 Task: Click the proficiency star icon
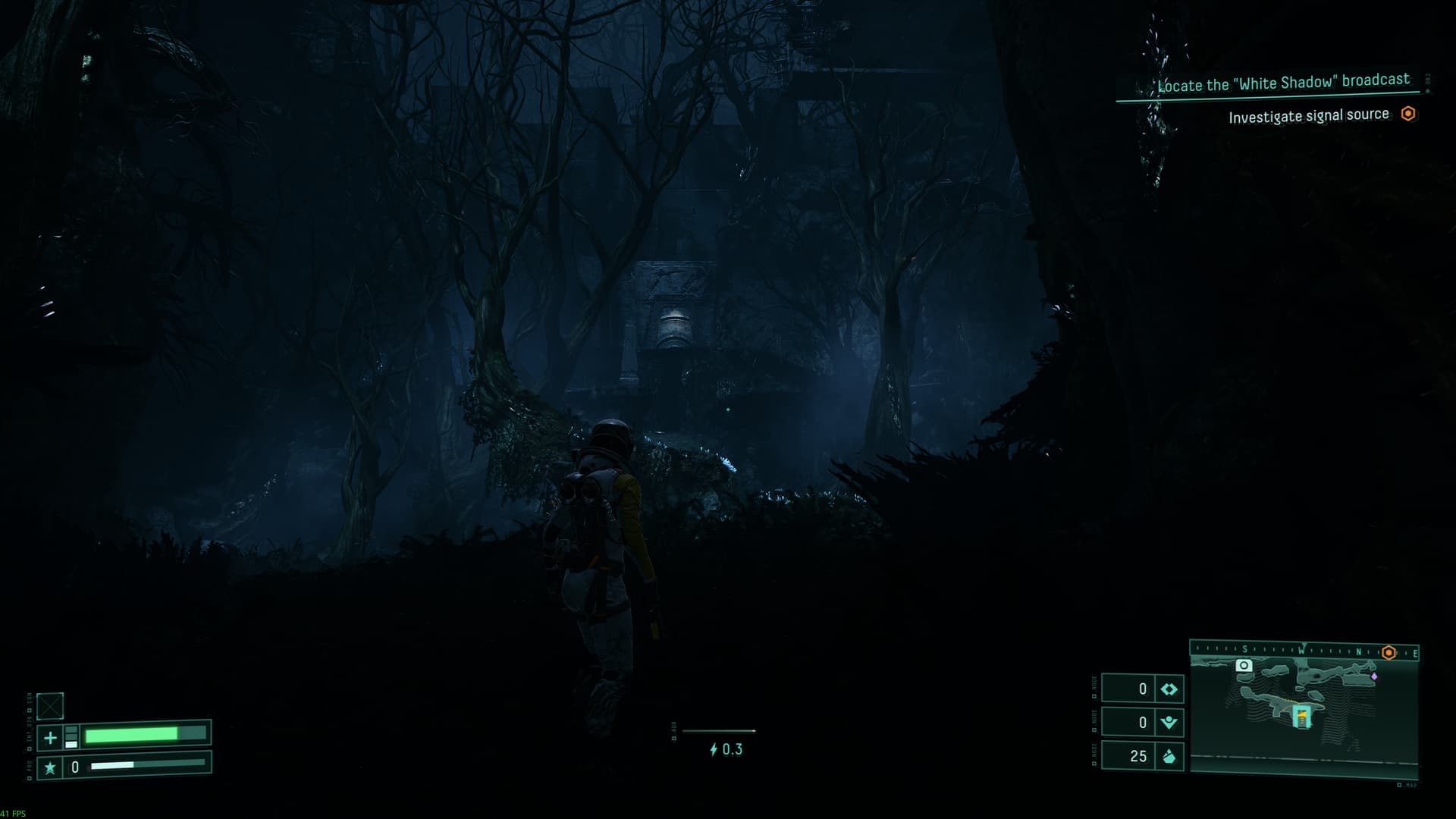[x=50, y=767]
